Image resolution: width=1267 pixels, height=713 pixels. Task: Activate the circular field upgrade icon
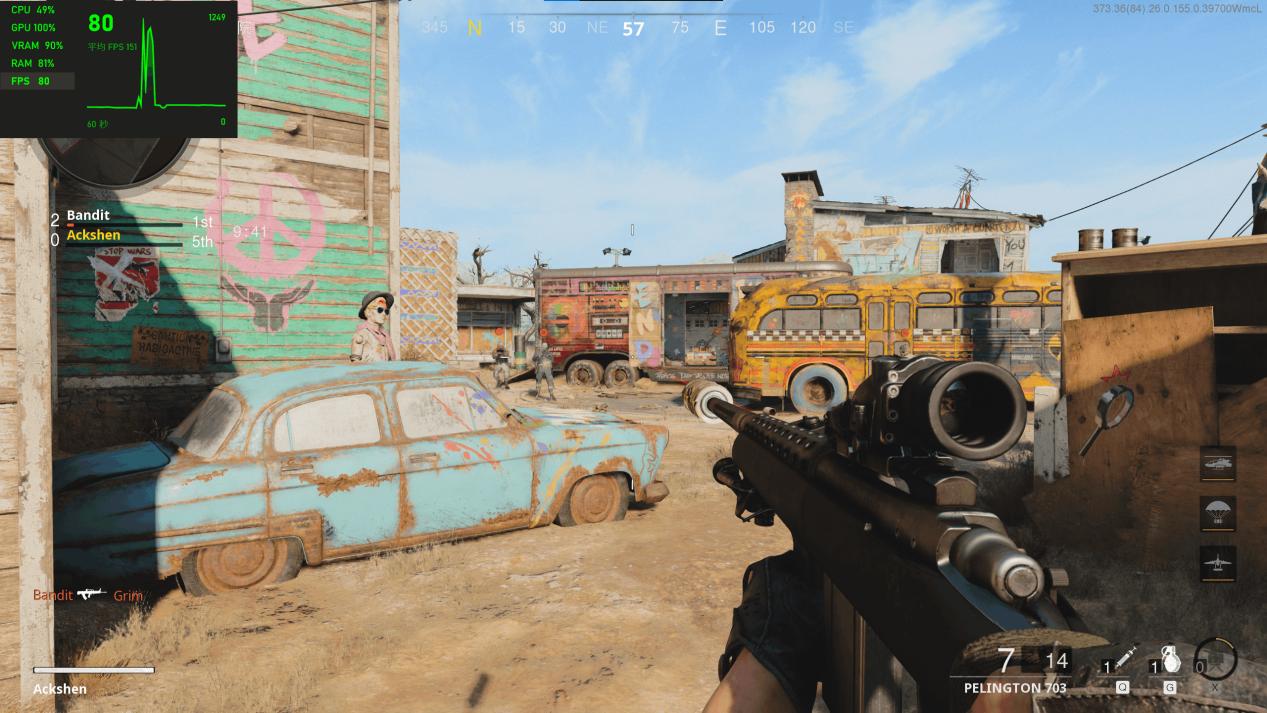[1215, 659]
